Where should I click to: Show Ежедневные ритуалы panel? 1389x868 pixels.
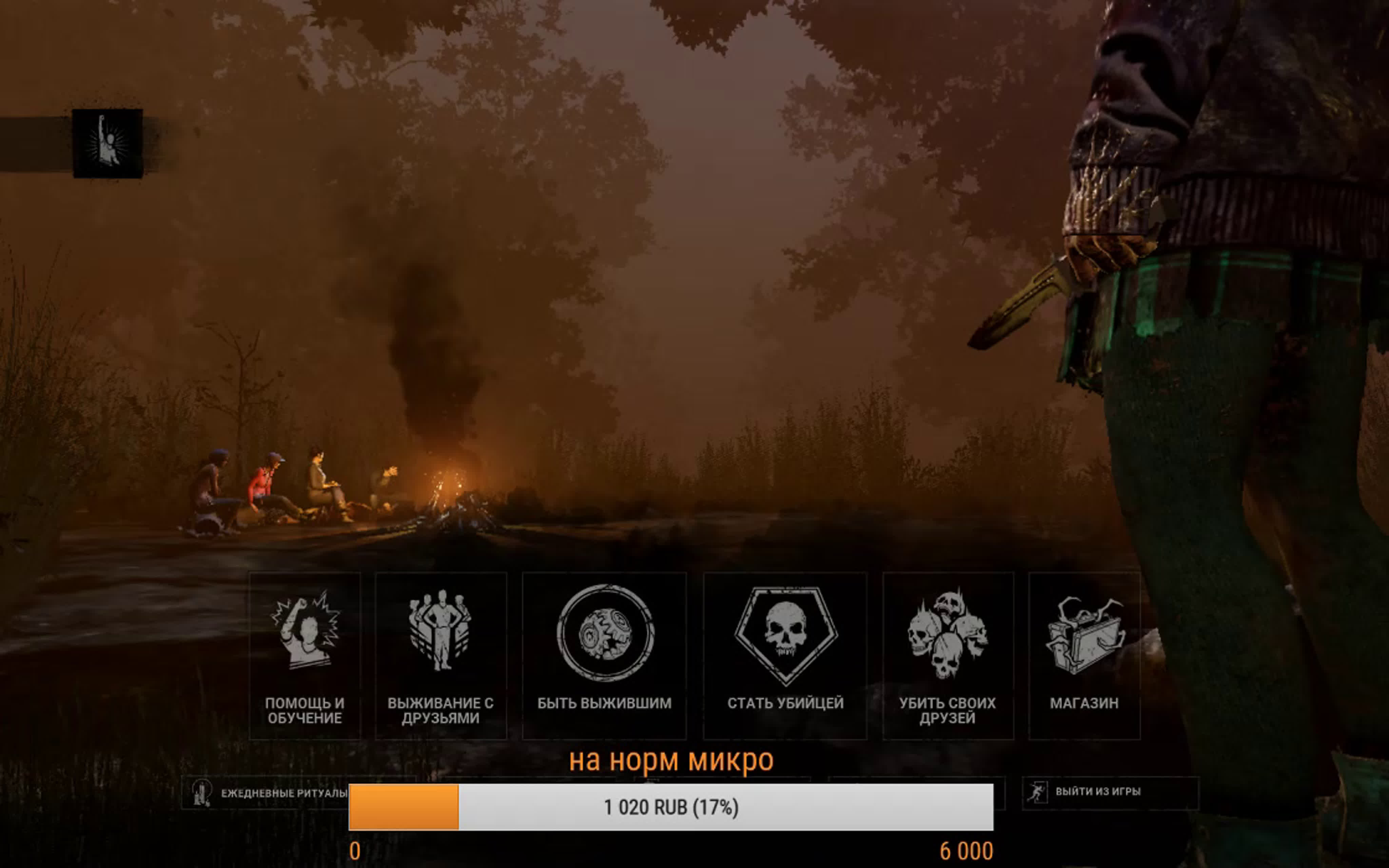pos(270,793)
